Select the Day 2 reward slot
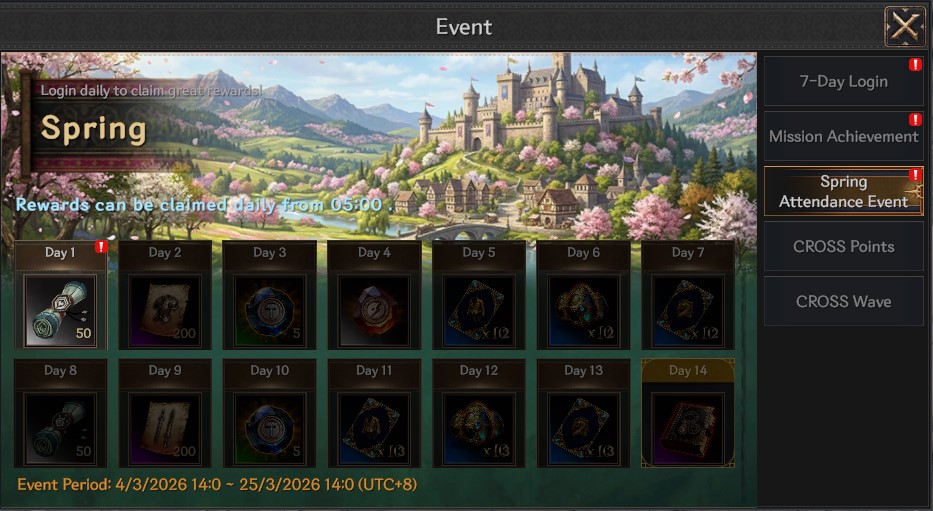This screenshot has height=511, width=933. click(x=165, y=310)
